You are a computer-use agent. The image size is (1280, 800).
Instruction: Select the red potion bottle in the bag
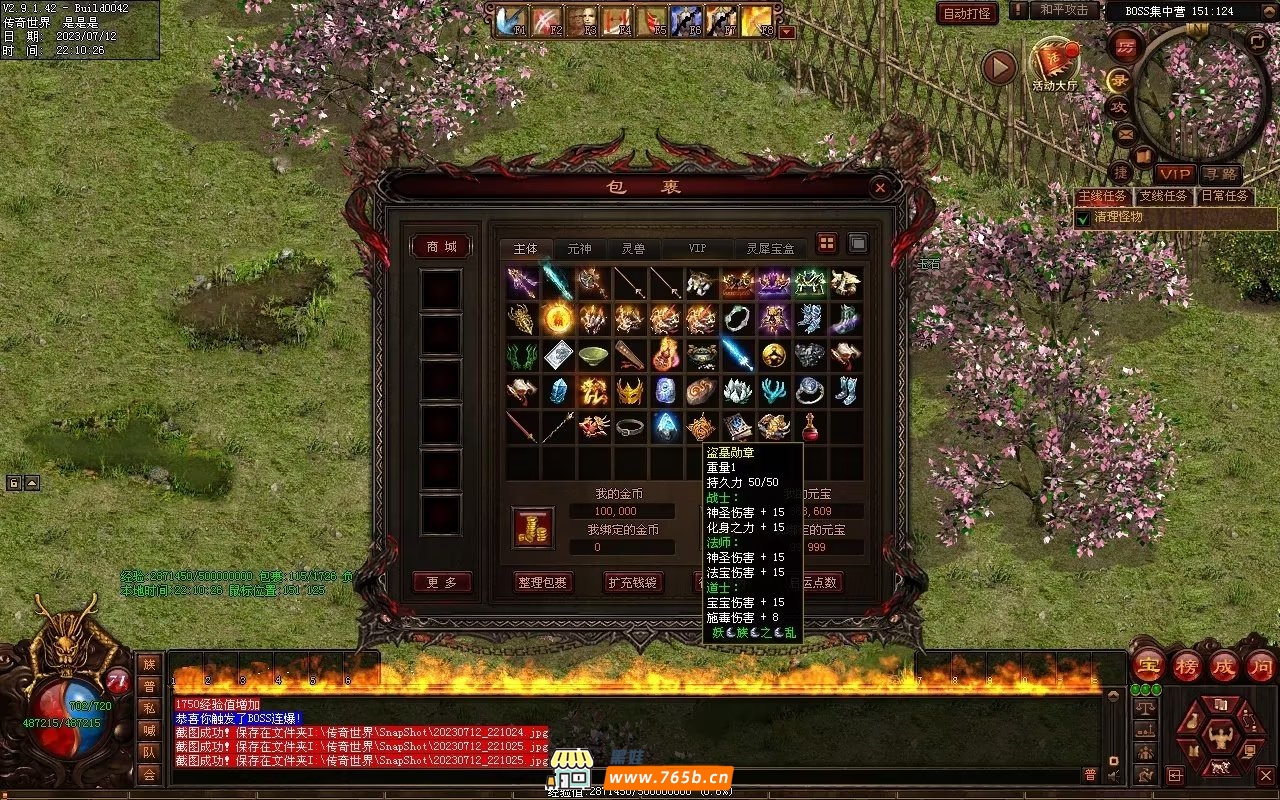[x=809, y=427]
